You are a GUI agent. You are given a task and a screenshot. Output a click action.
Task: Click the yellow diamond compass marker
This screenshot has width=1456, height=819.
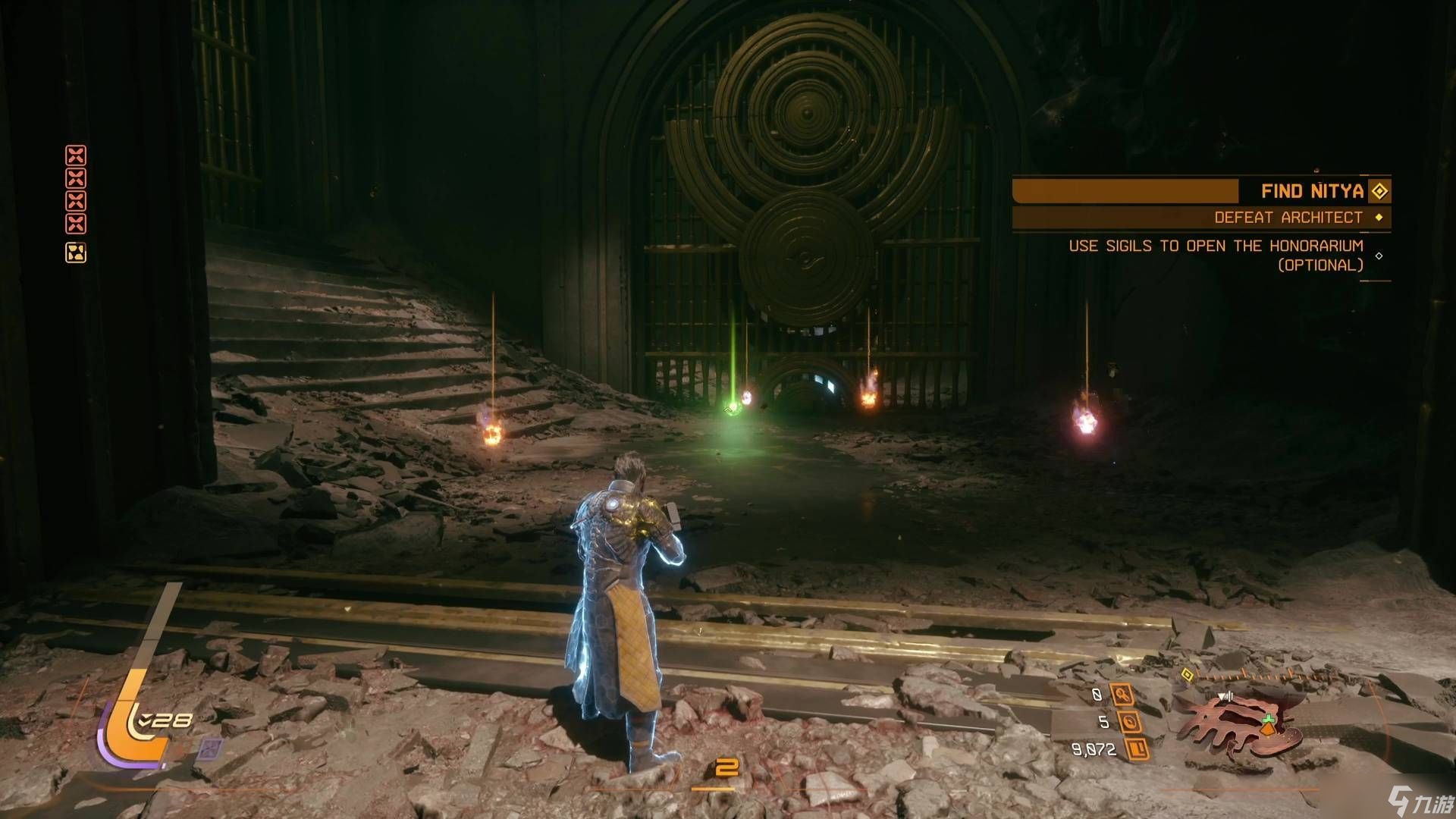[1188, 675]
